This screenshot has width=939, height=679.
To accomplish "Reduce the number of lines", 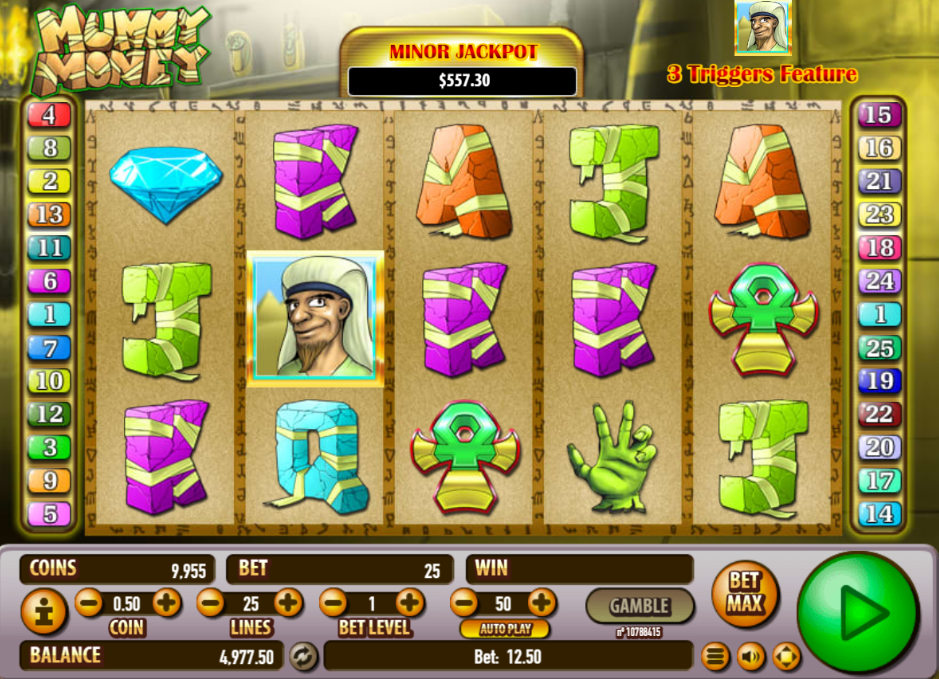I will [x=211, y=602].
